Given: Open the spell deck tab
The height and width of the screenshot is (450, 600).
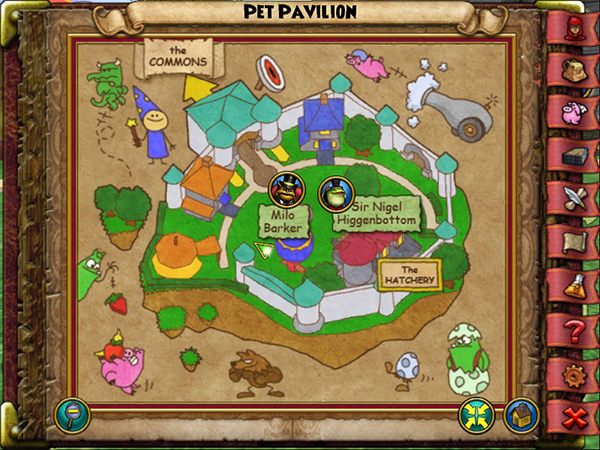Looking at the screenshot, I should coord(575,154).
